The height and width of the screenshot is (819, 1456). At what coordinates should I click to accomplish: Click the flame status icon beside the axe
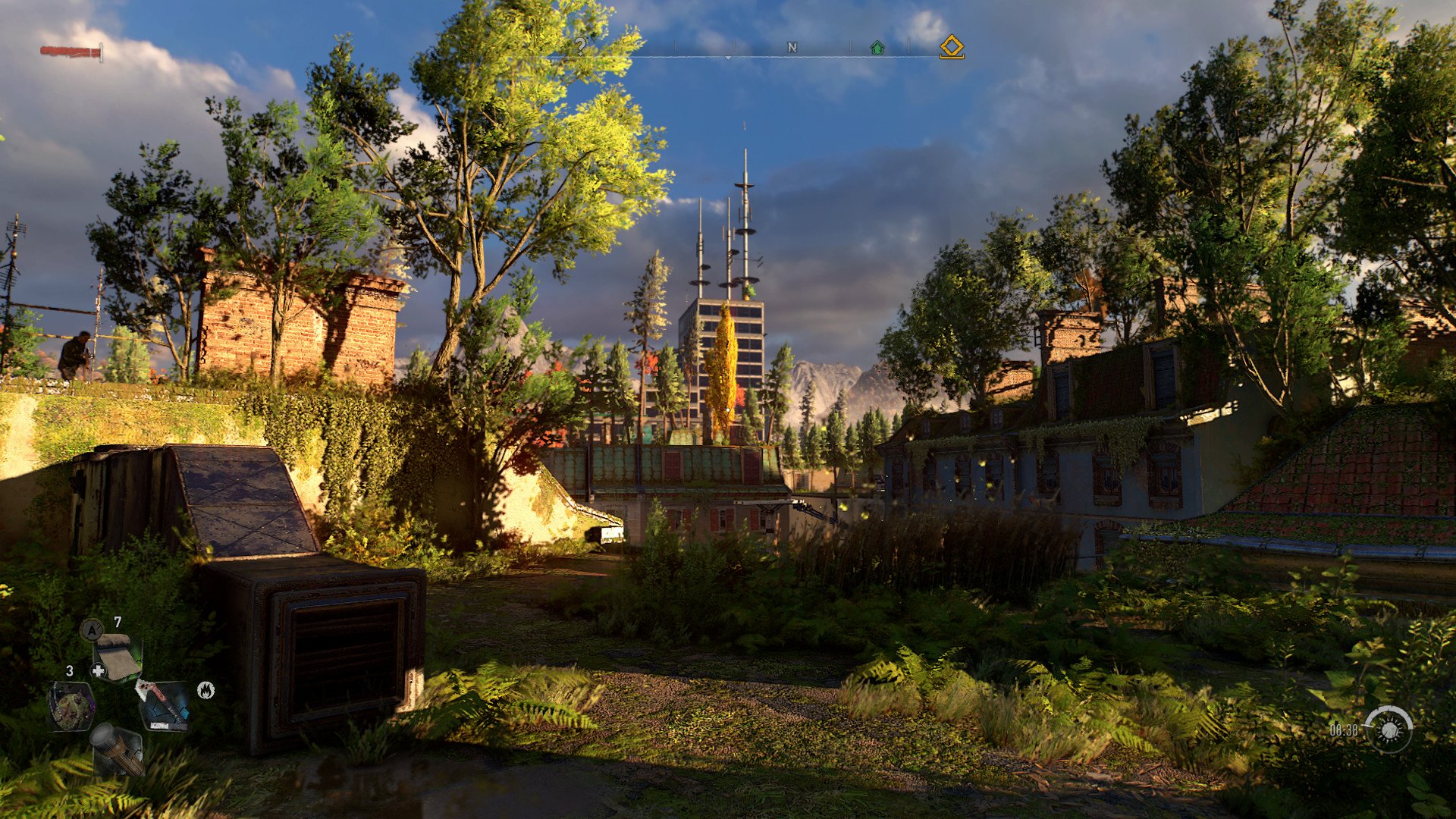point(206,690)
